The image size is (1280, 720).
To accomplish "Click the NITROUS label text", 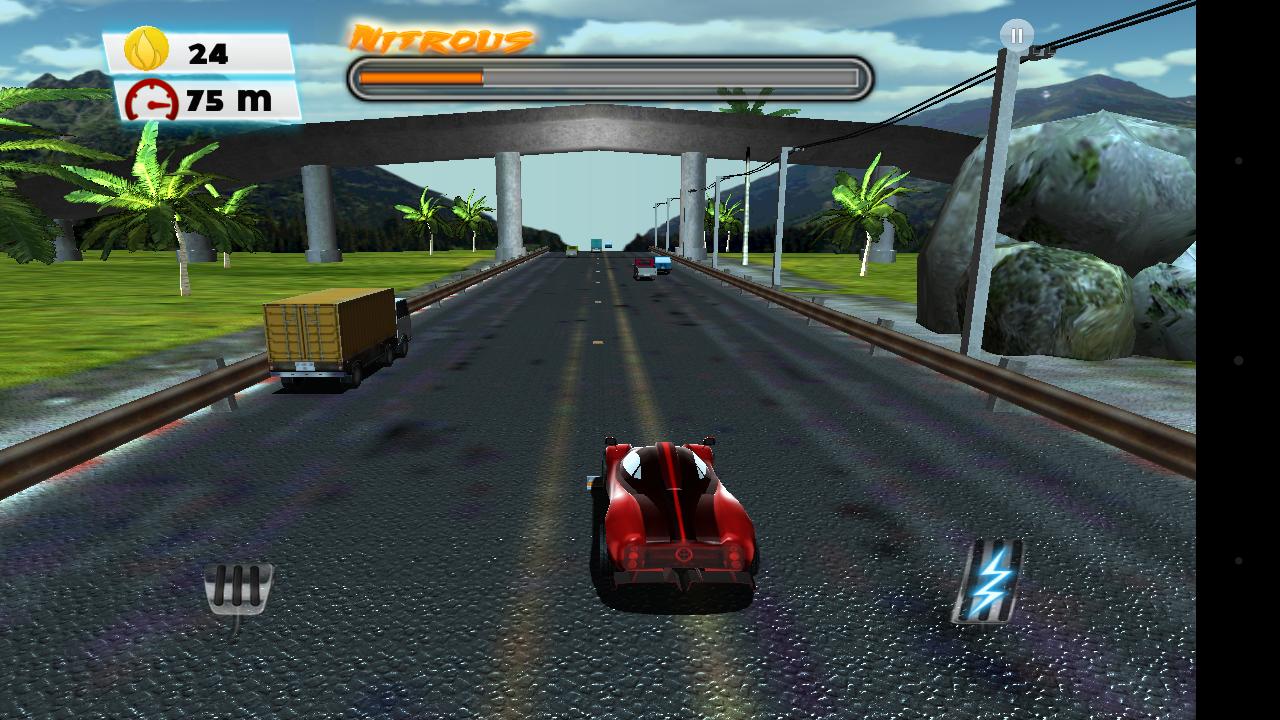I will [440, 37].
